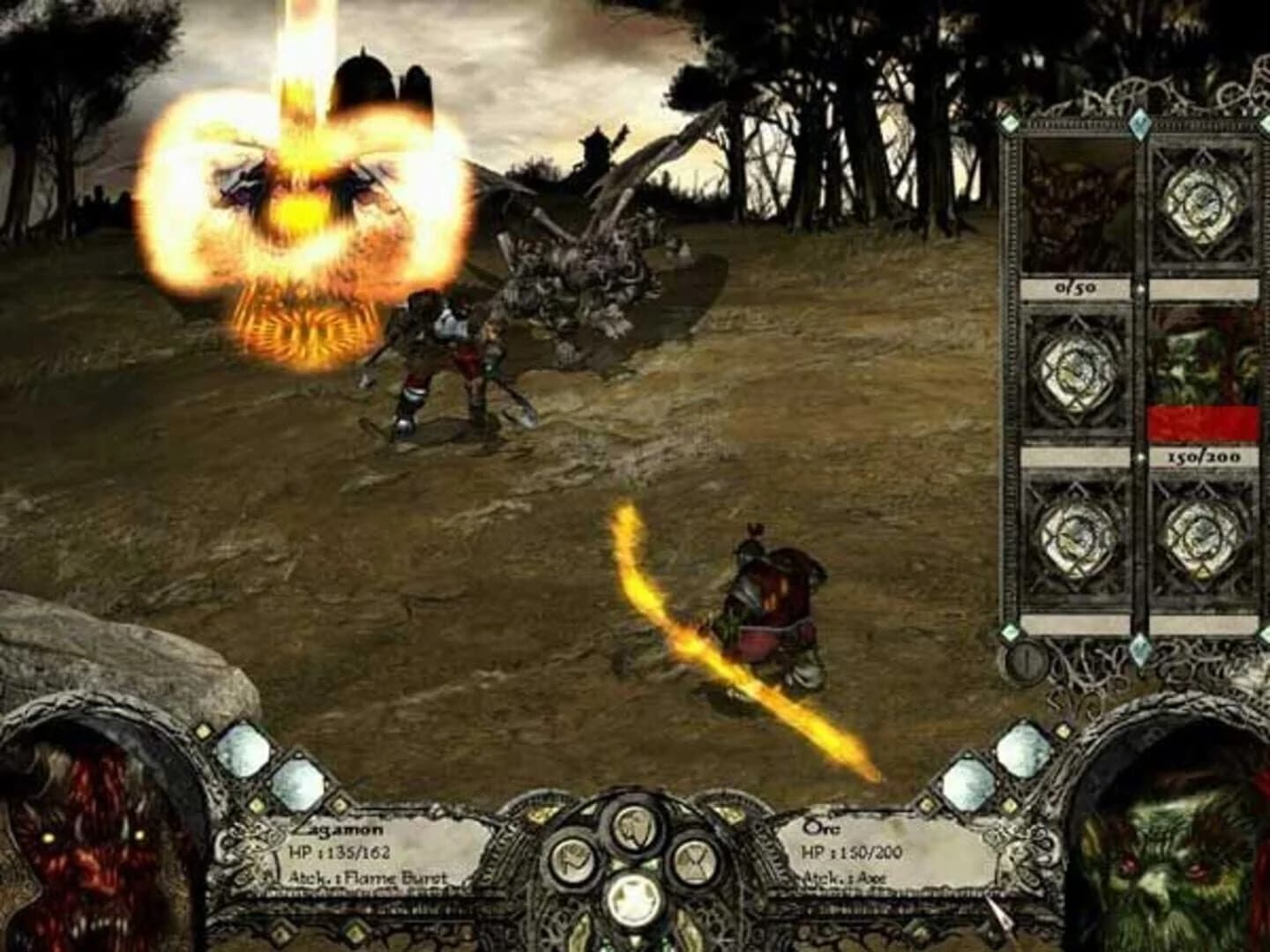Toggle the teal gem at the roster panel top
The image size is (1270, 952).
(1139, 124)
